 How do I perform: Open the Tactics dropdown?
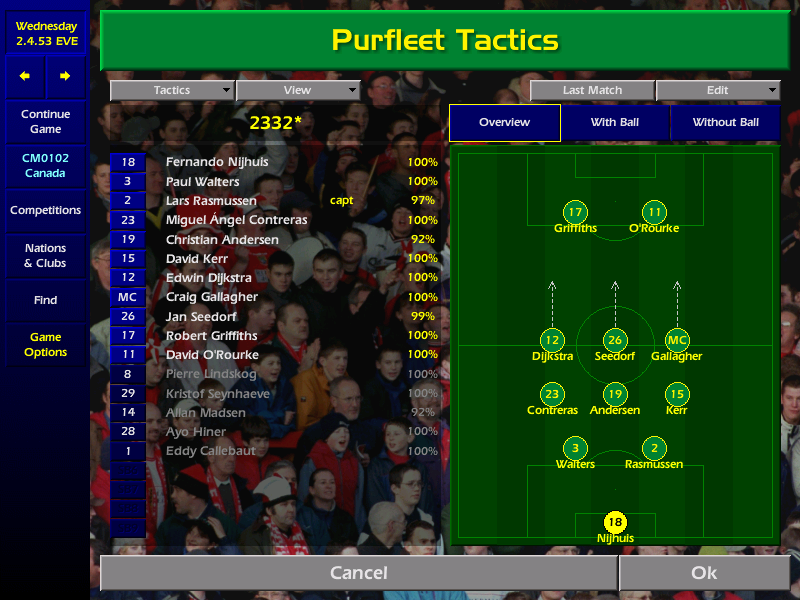[x=172, y=90]
